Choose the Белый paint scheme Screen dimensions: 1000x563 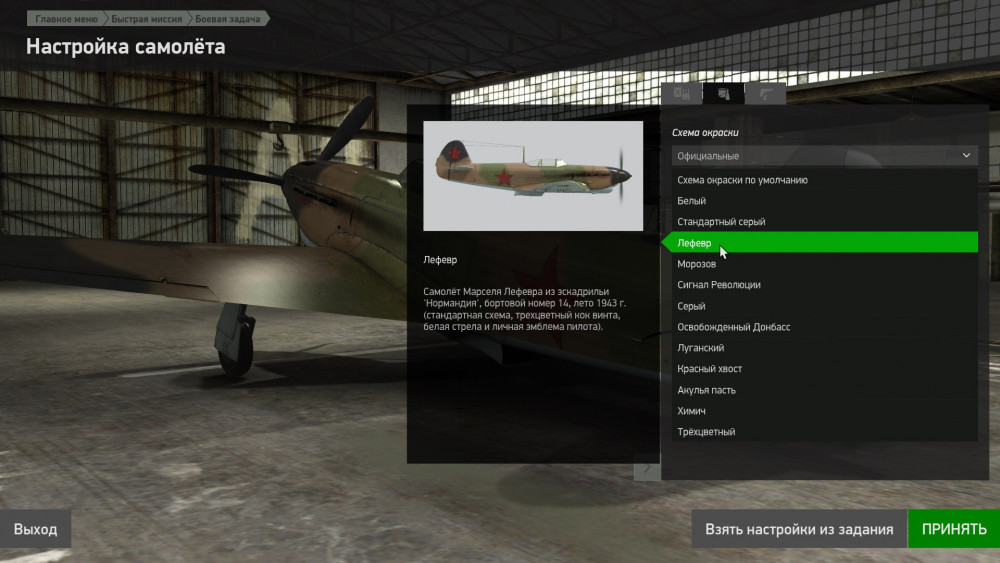point(692,201)
